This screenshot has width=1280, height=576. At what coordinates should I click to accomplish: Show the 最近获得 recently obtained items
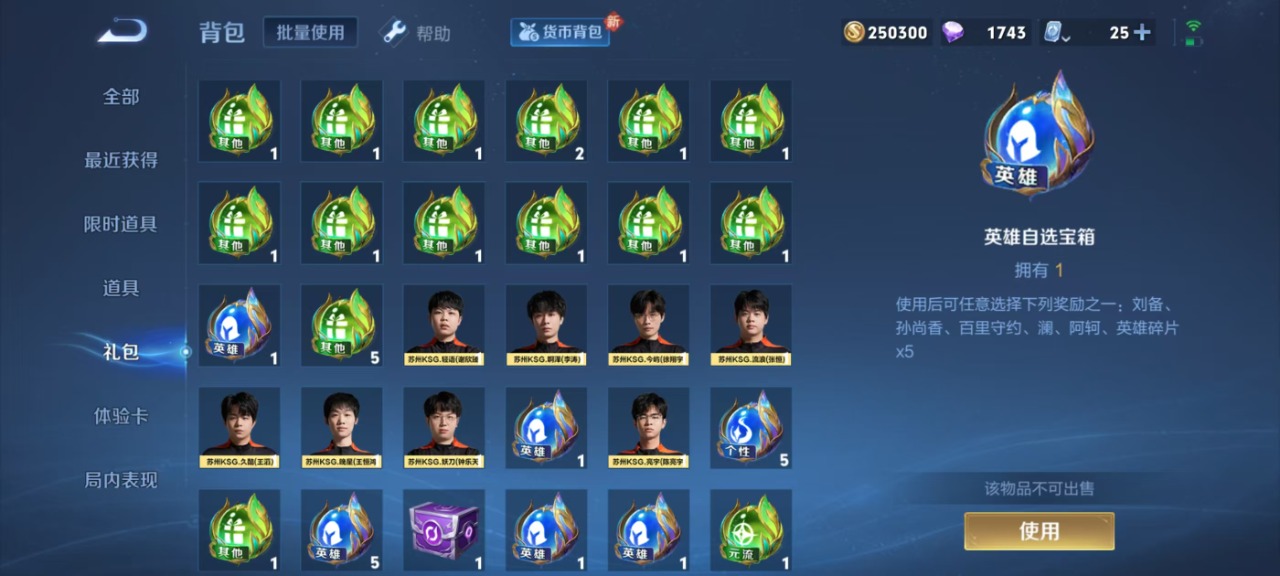[121, 160]
